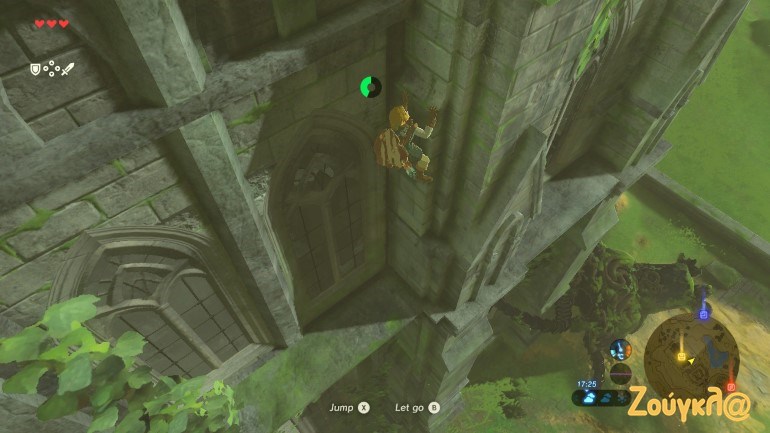The image size is (770, 433).
Task: Select the shield equipment icon
Action: point(34,69)
